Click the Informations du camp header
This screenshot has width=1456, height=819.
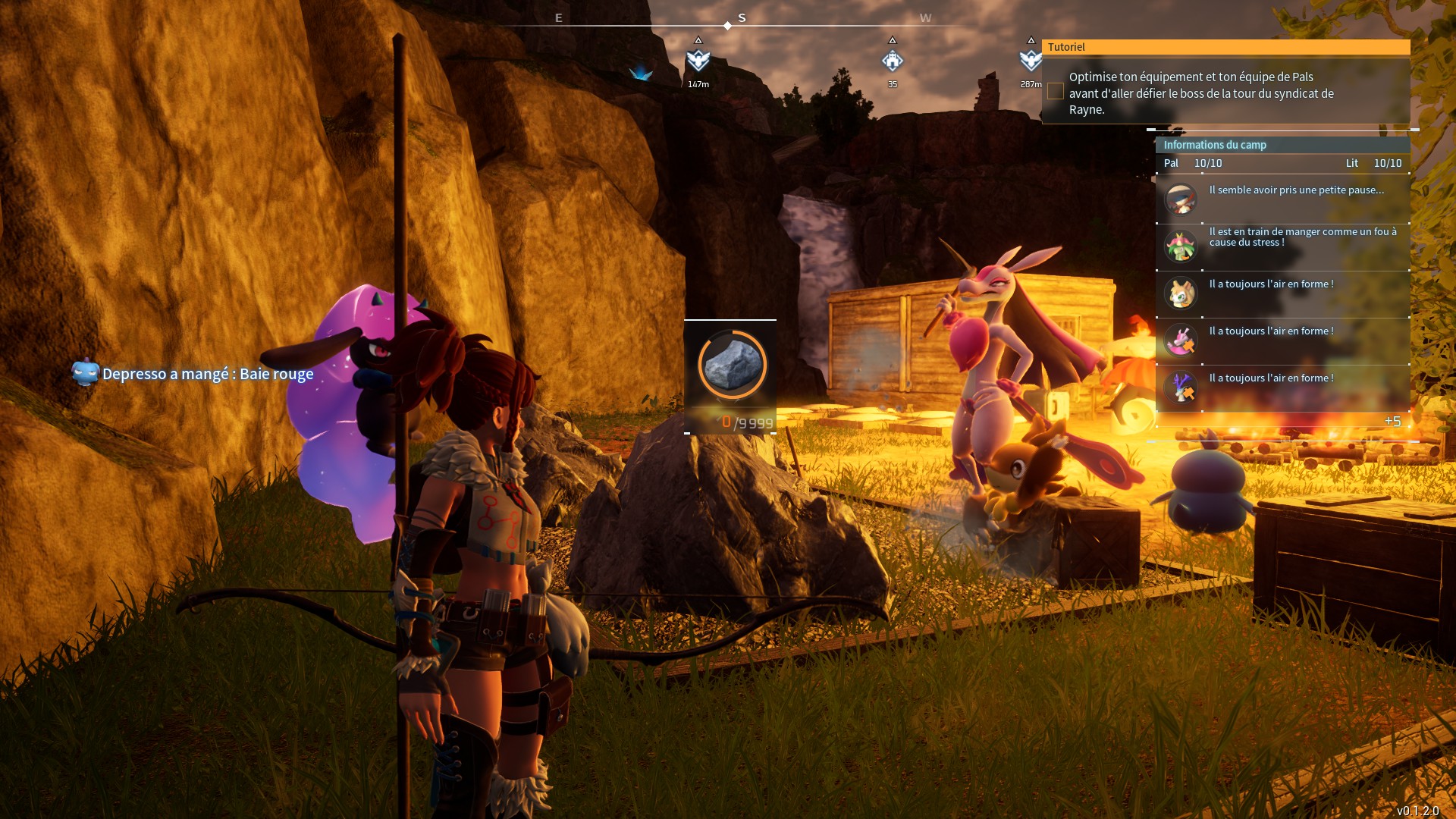click(1215, 145)
